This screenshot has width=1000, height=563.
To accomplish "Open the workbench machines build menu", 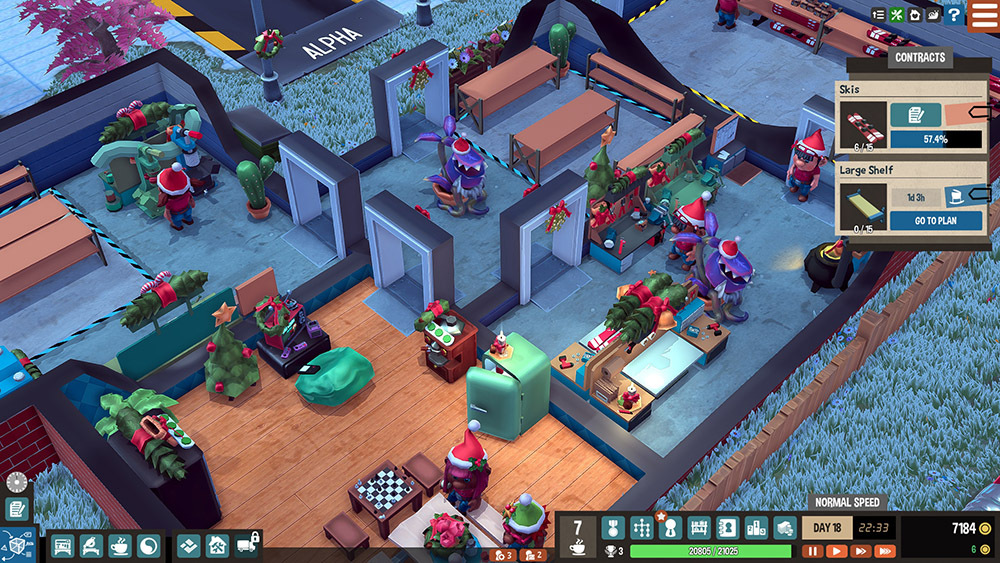I will (x=62, y=546).
